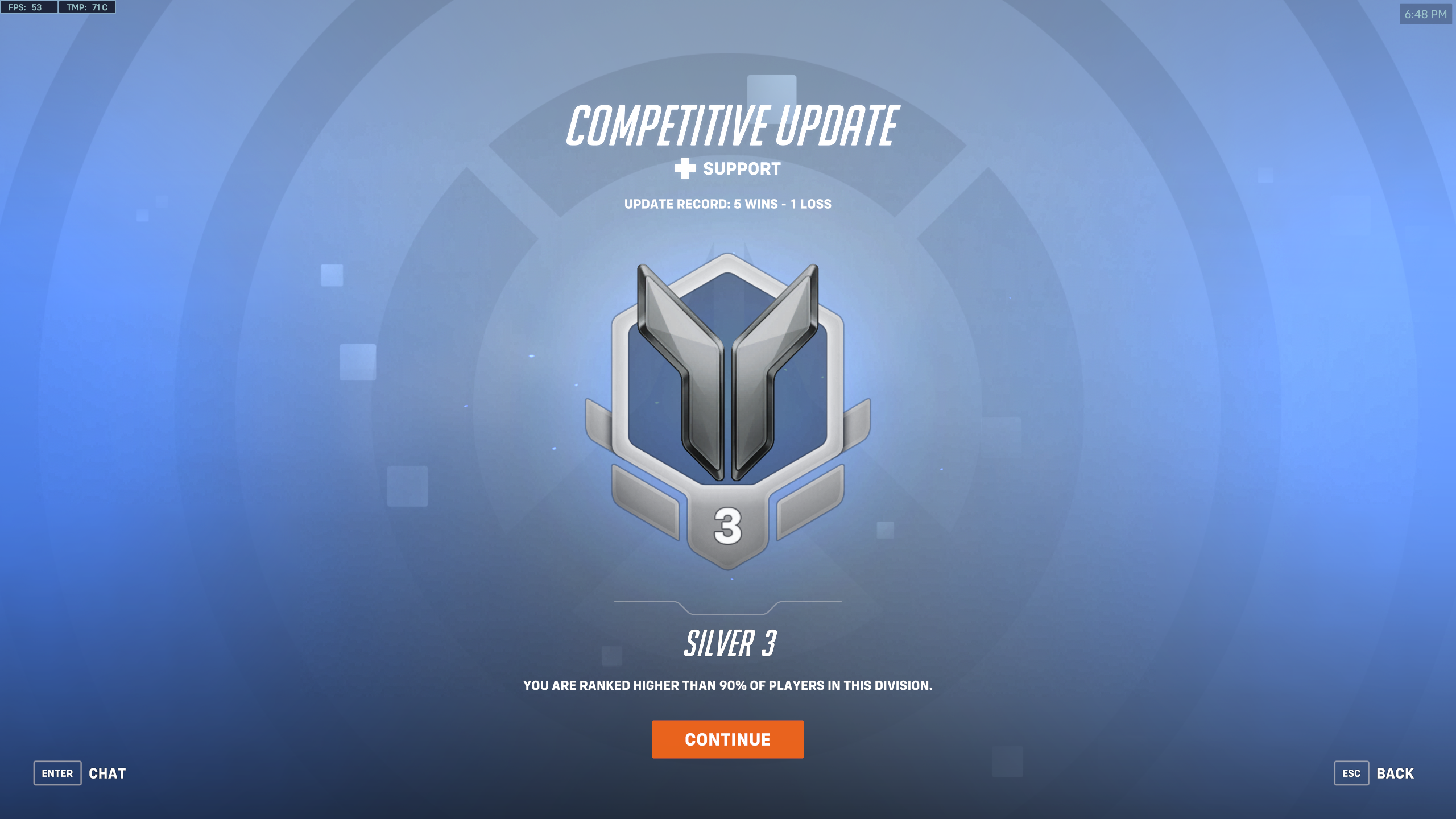Open the CHAT option

coord(107,773)
